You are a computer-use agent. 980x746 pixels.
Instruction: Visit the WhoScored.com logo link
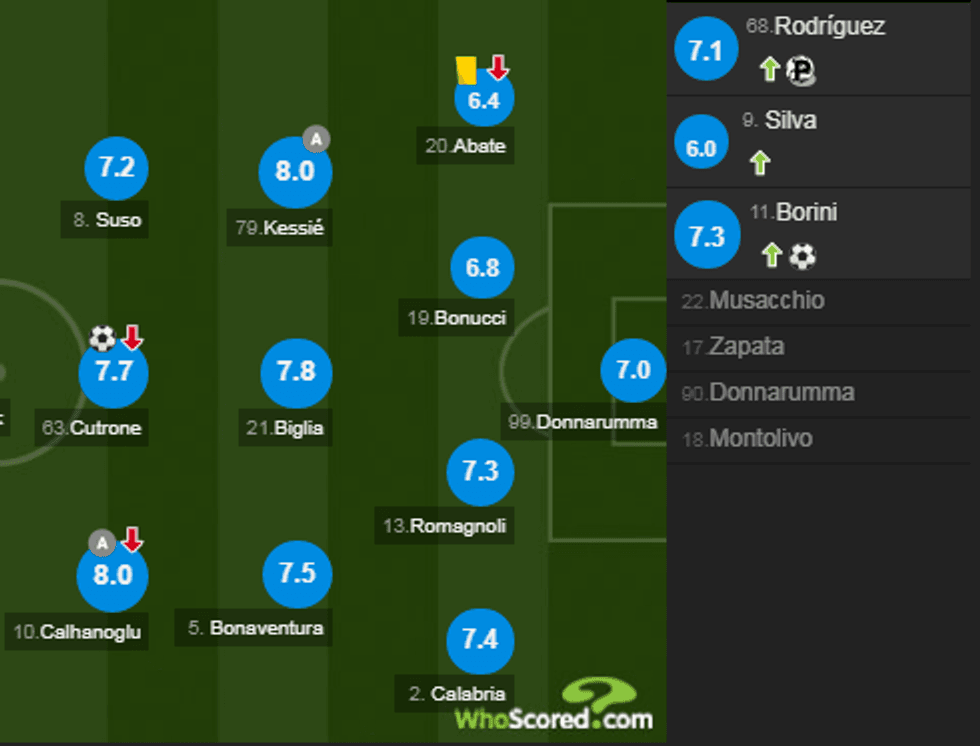click(554, 708)
